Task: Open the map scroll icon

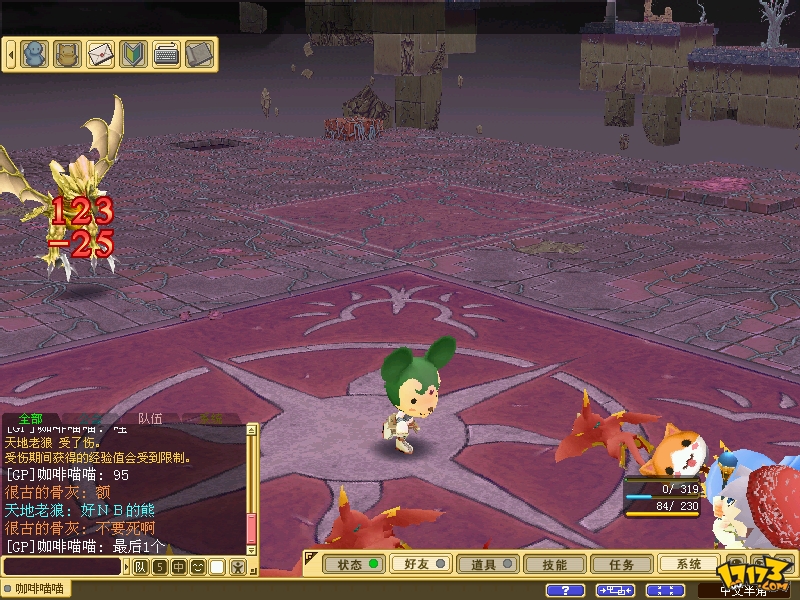Action: coord(199,53)
